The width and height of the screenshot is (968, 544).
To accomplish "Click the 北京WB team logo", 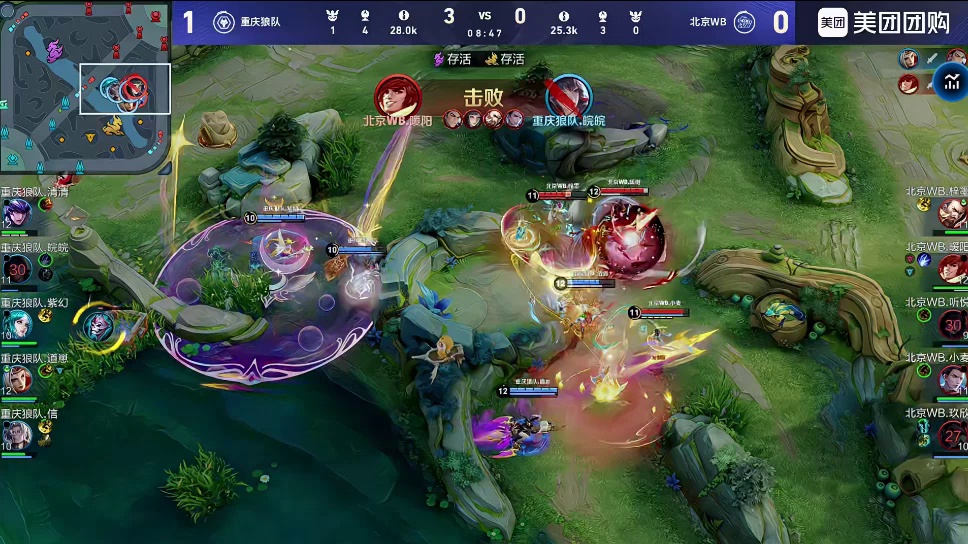I will (745, 22).
